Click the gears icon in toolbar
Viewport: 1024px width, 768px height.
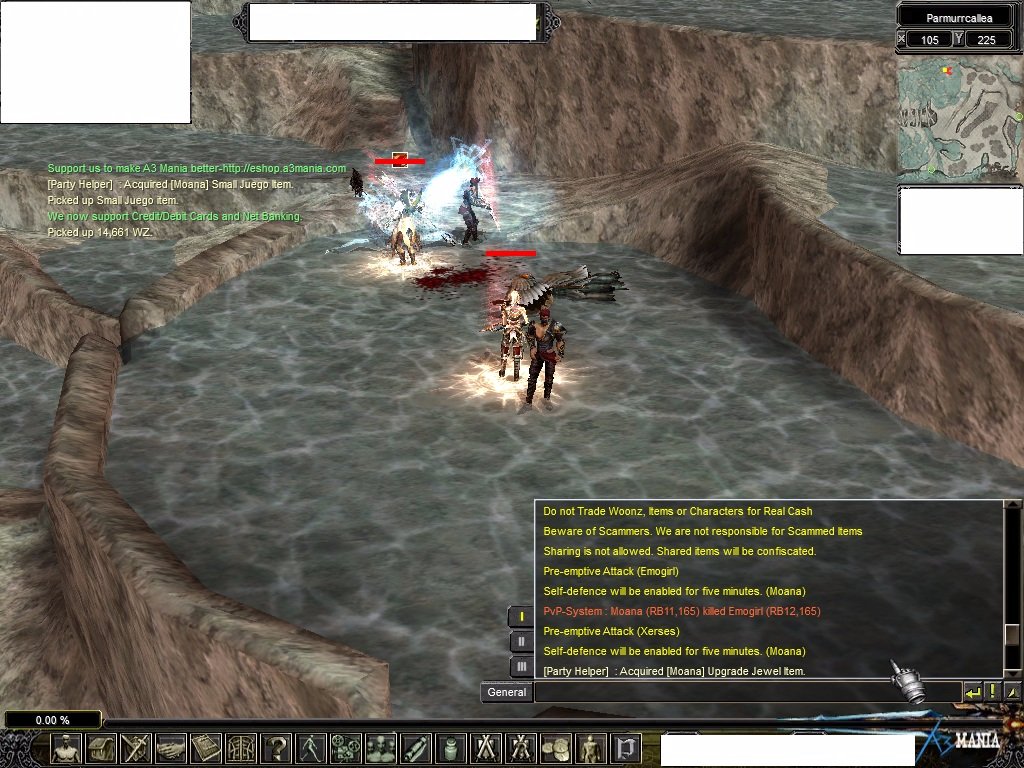click(346, 748)
